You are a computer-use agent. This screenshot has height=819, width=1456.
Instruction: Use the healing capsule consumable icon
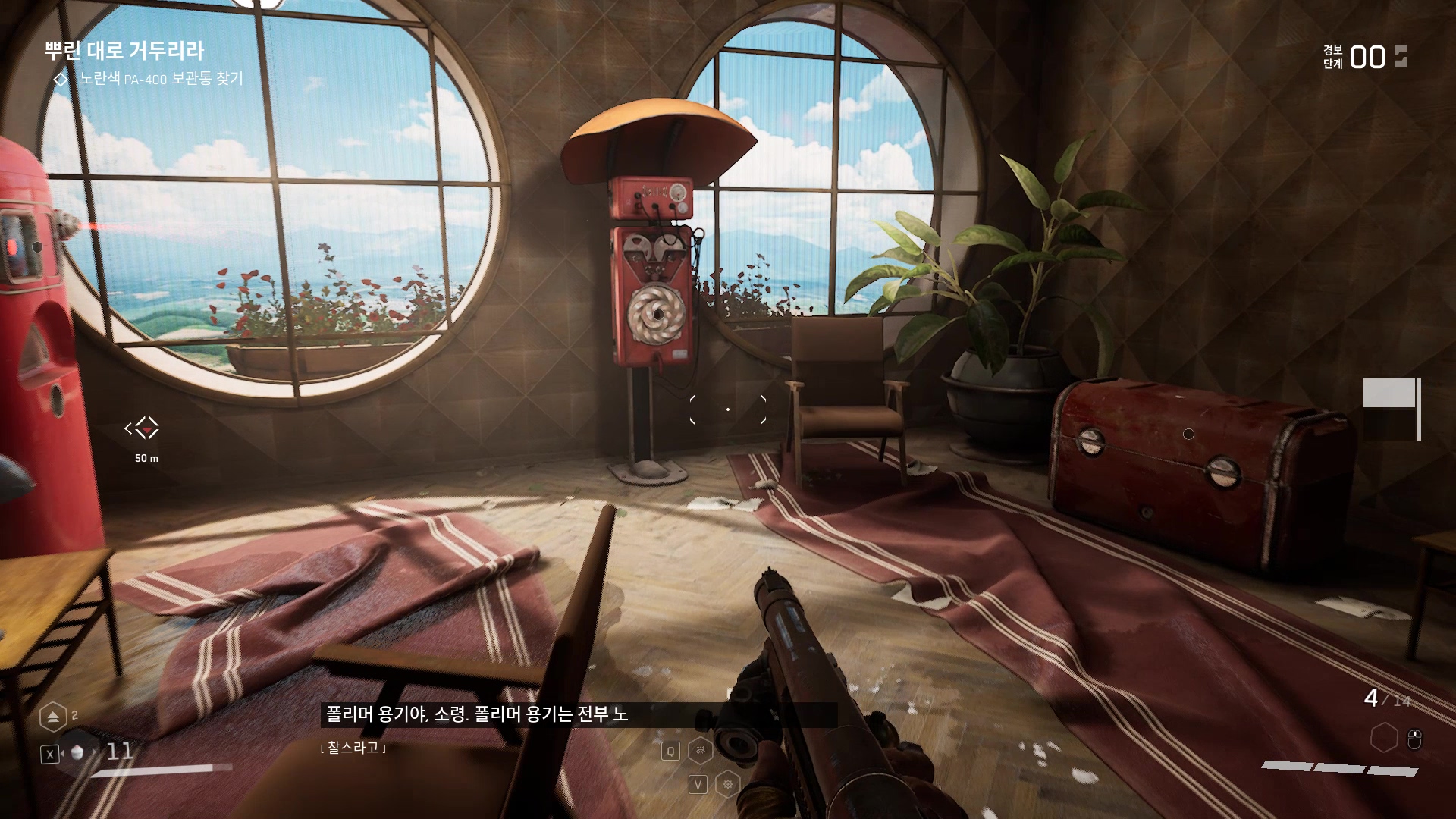(77, 753)
